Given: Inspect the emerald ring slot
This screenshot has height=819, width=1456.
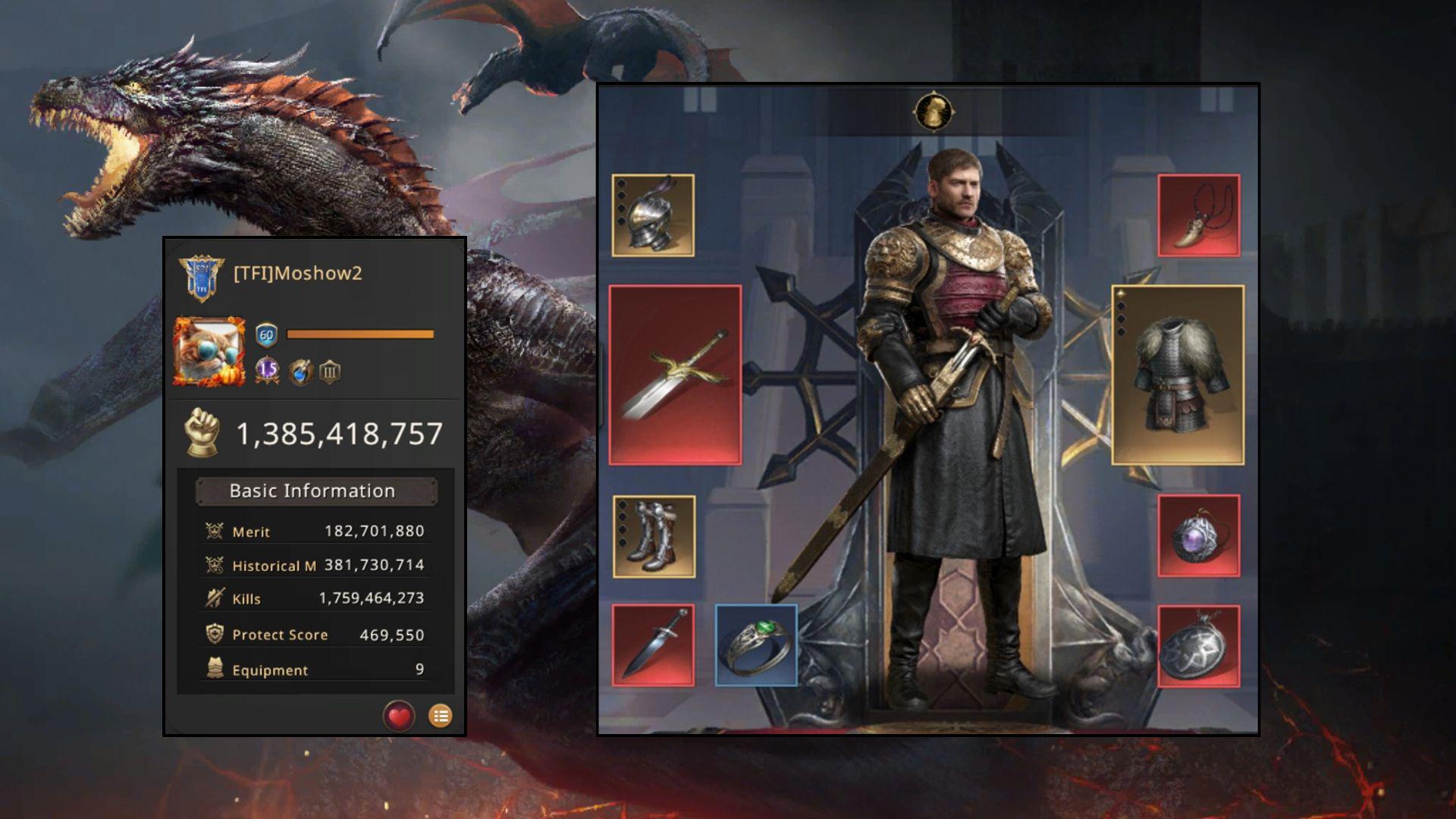Looking at the screenshot, I should (756, 645).
